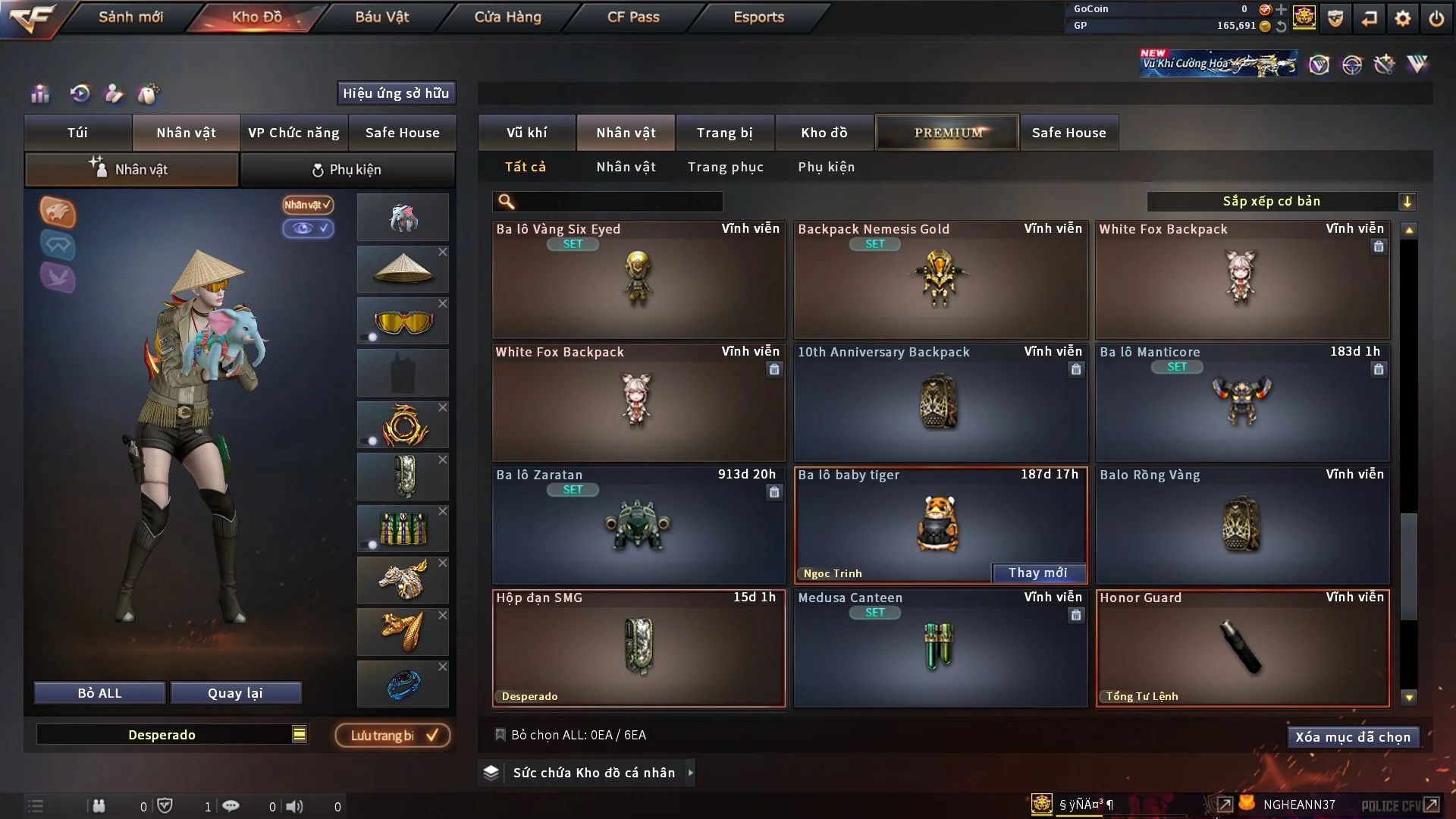Open settings with the gear icon
The image size is (1456, 819).
[x=1402, y=18]
